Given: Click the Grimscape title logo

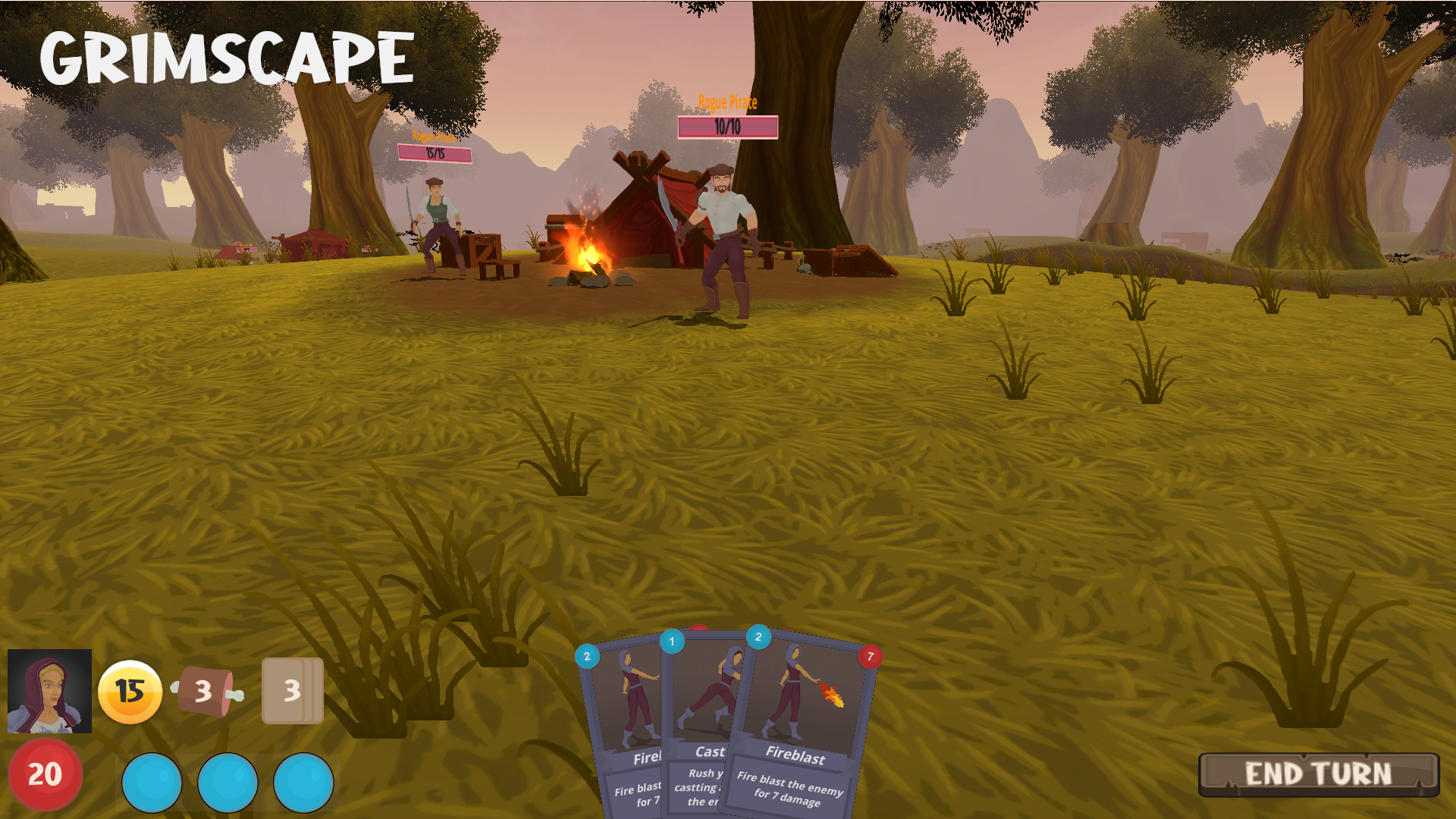Looking at the screenshot, I should 225,55.
